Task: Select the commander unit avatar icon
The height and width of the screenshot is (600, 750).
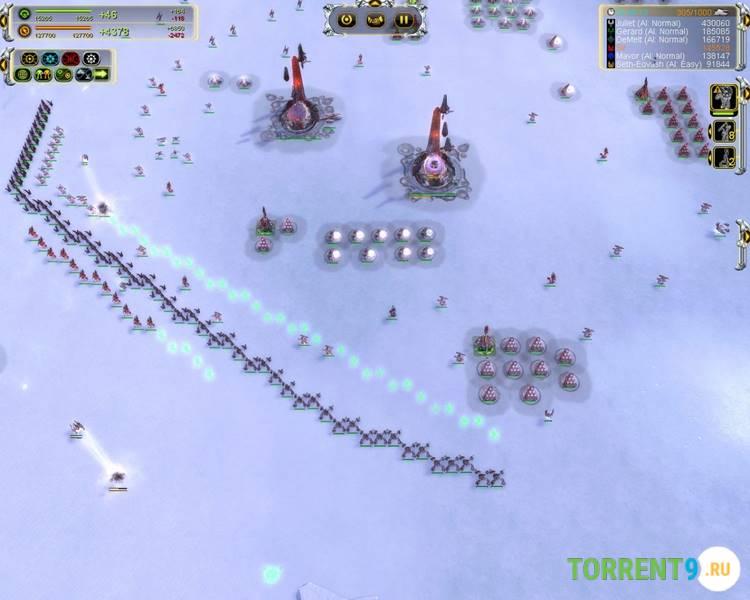Action: click(723, 98)
